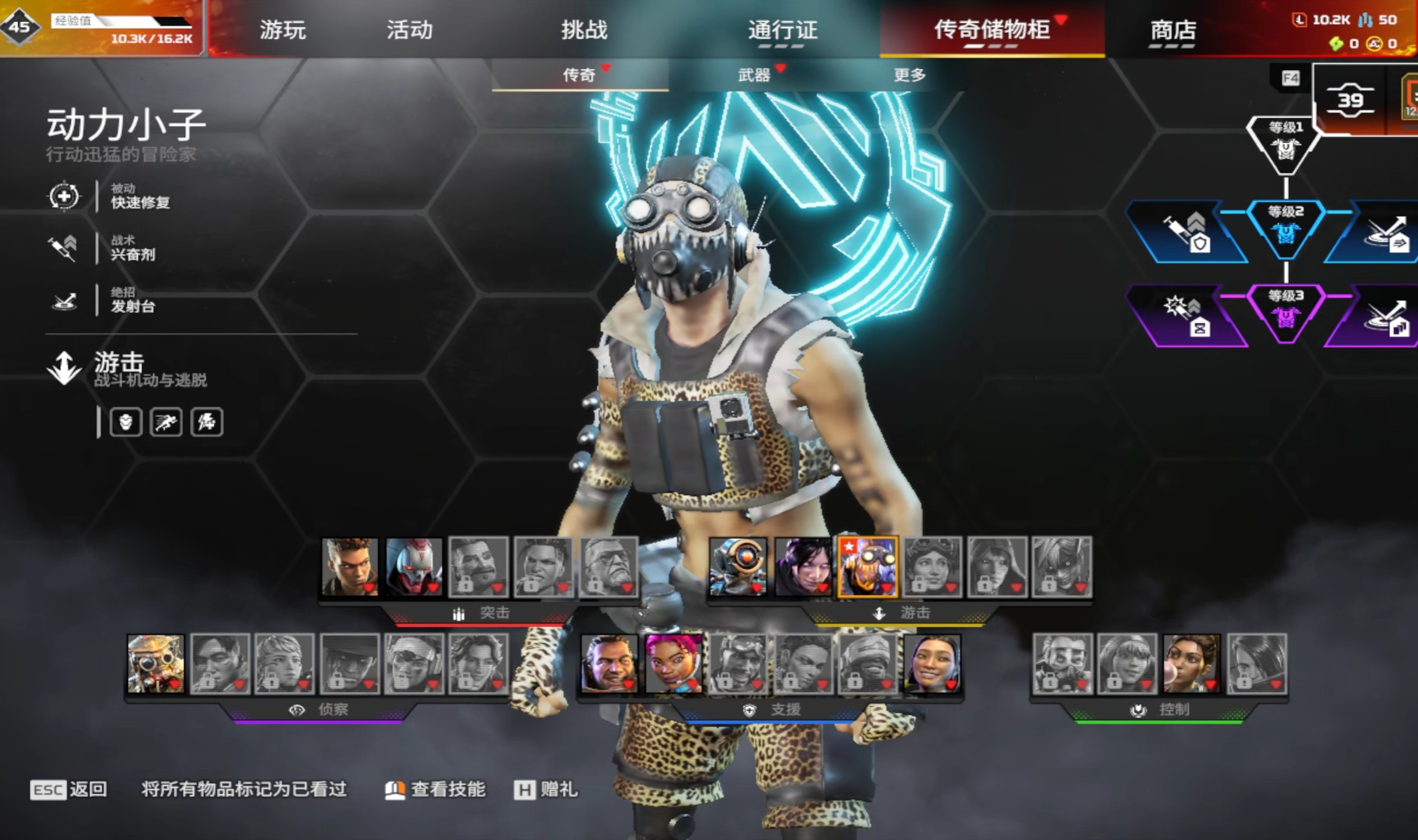Open the 游玩 play tab
This screenshot has width=1418, height=840.
pyautogui.click(x=282, y=30)
